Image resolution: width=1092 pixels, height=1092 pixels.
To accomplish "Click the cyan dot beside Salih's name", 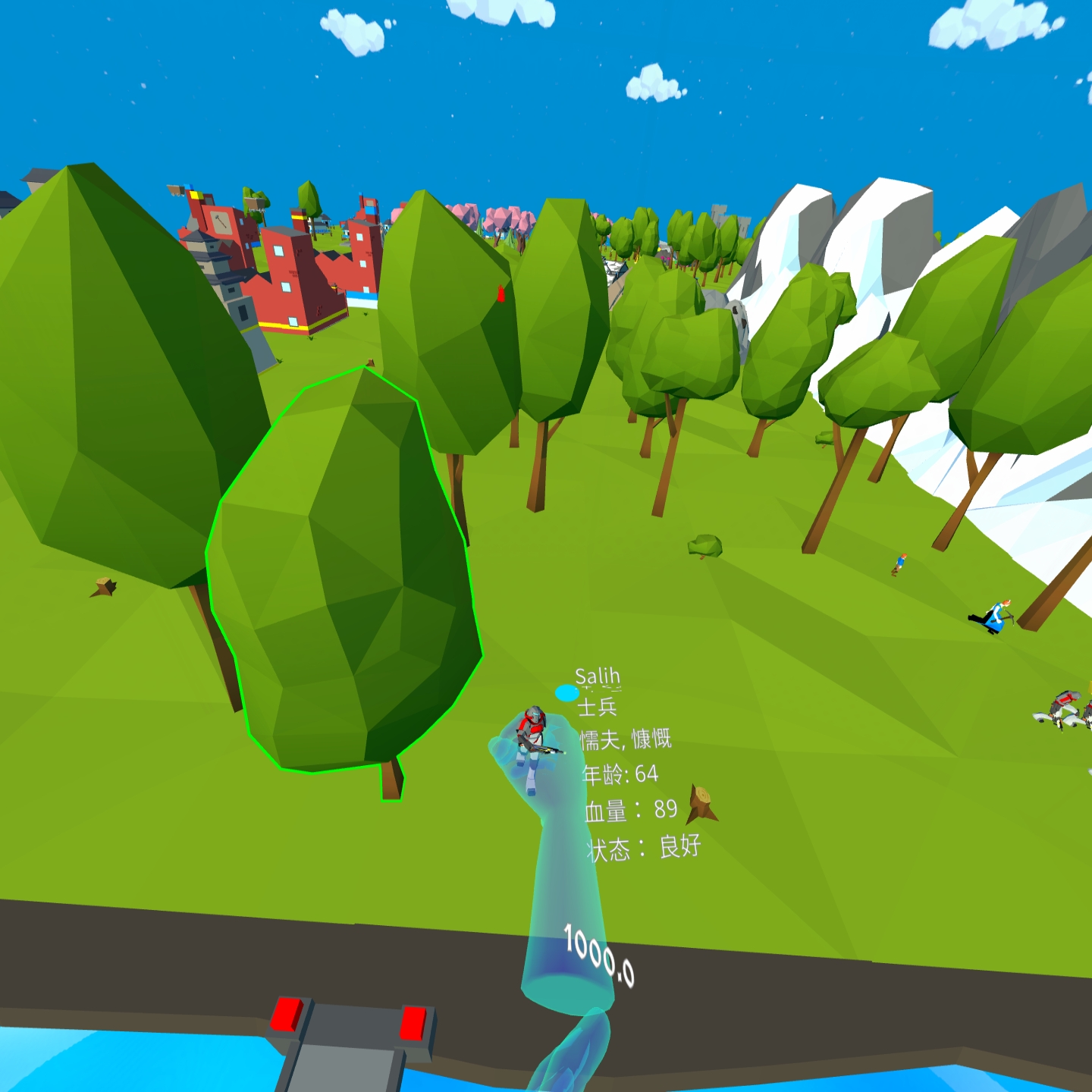I will [566, 692].
